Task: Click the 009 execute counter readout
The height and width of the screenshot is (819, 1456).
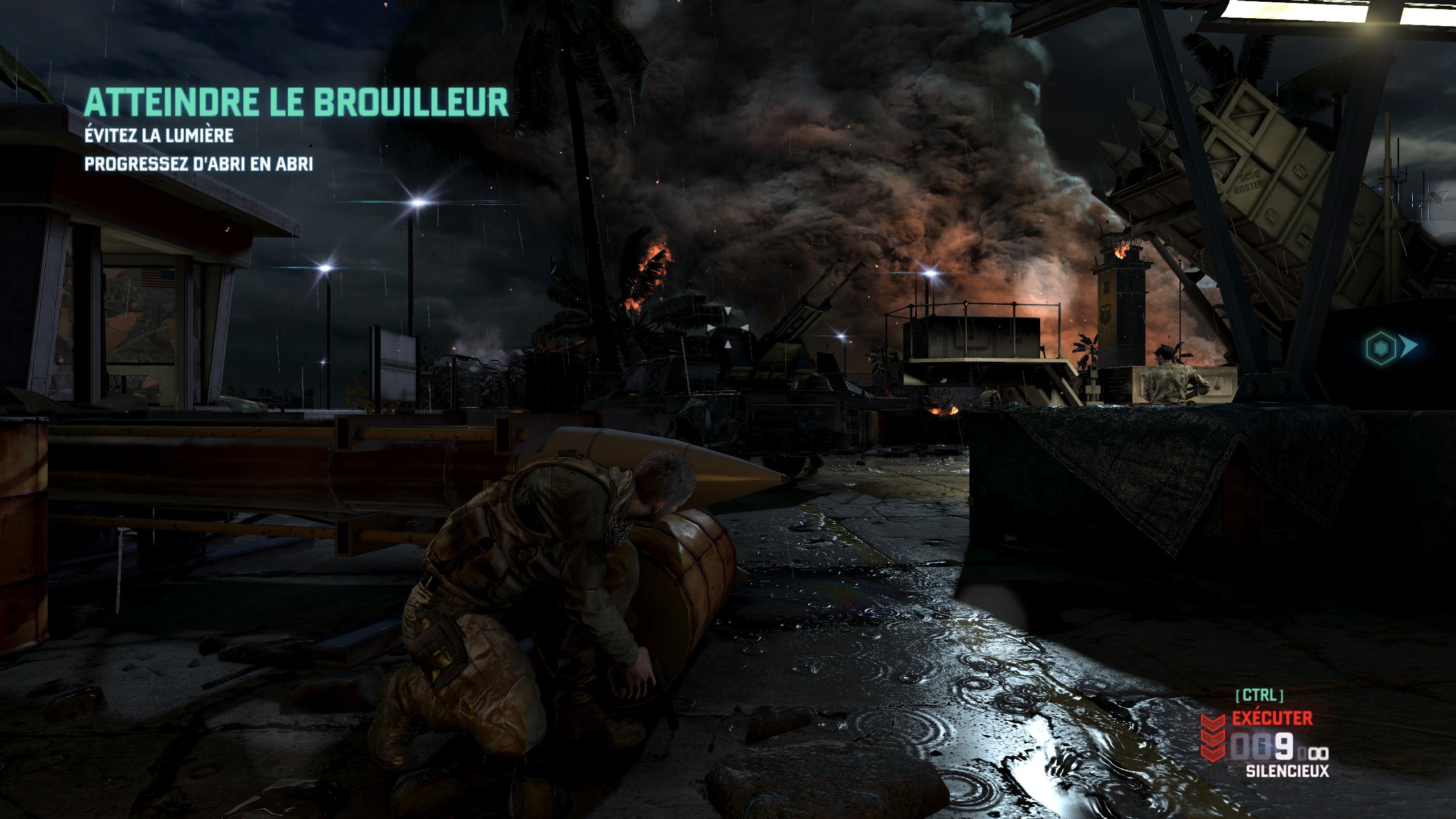Action: (1262, 747)
